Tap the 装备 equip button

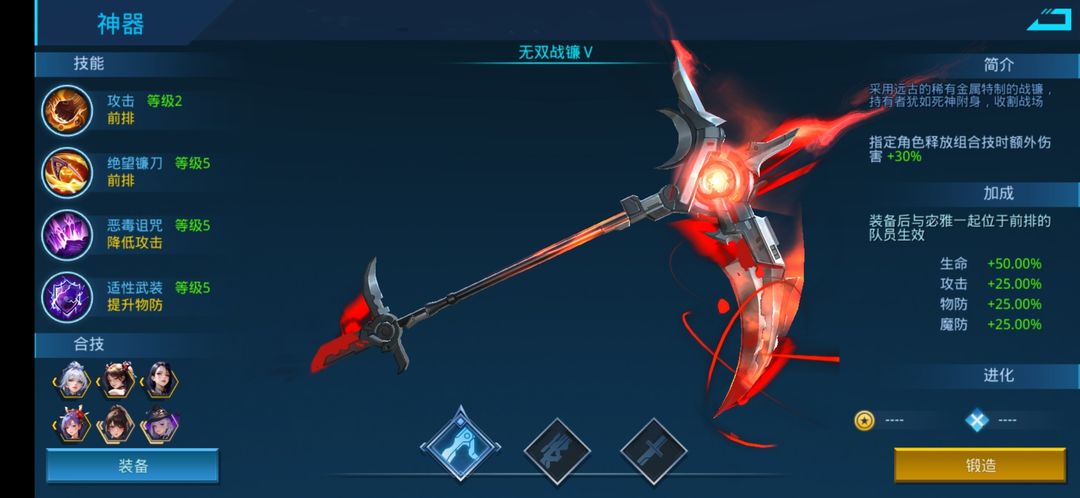(x=132, y=466)
